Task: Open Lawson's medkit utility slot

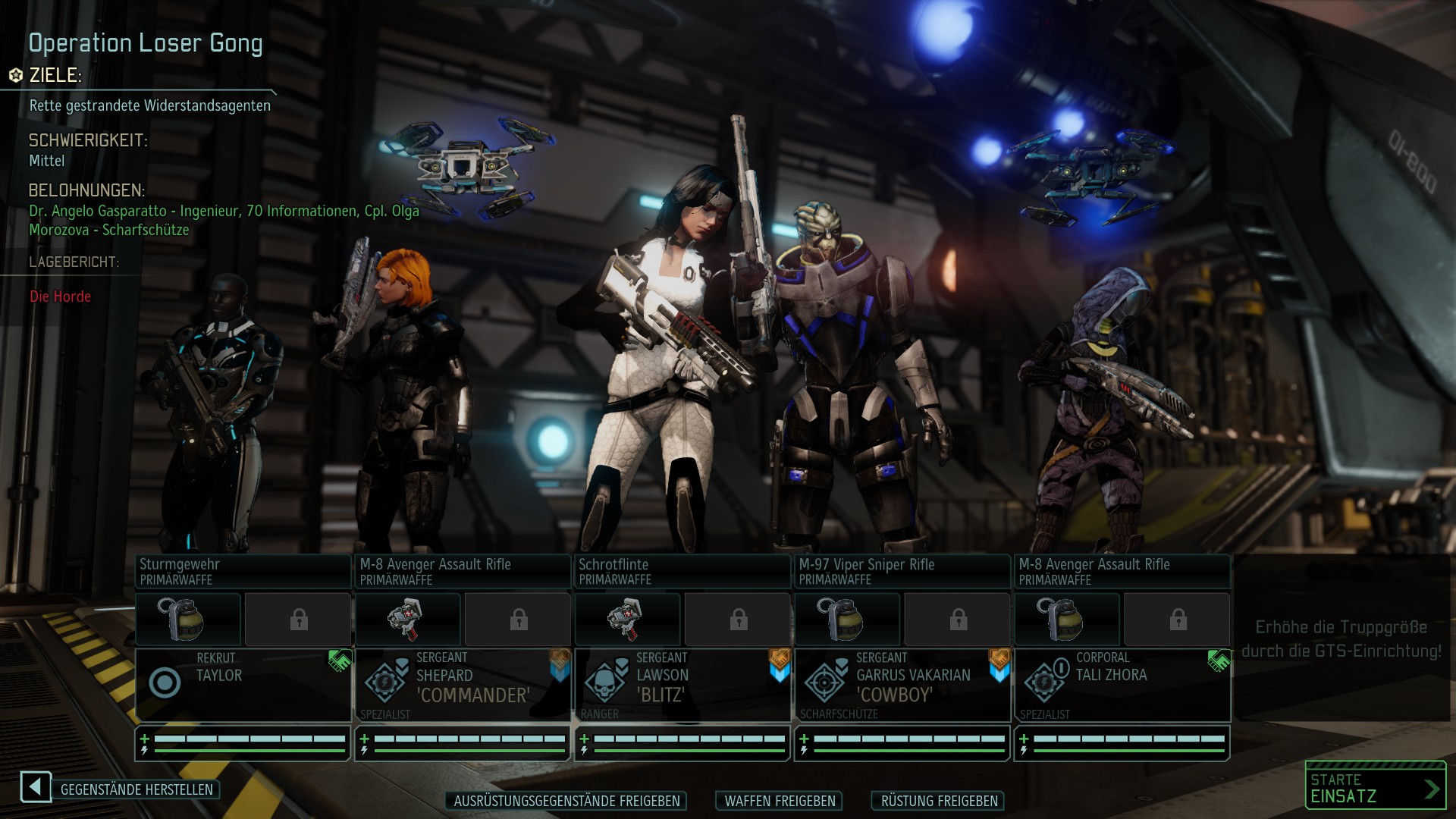Action: pos(628,620)
